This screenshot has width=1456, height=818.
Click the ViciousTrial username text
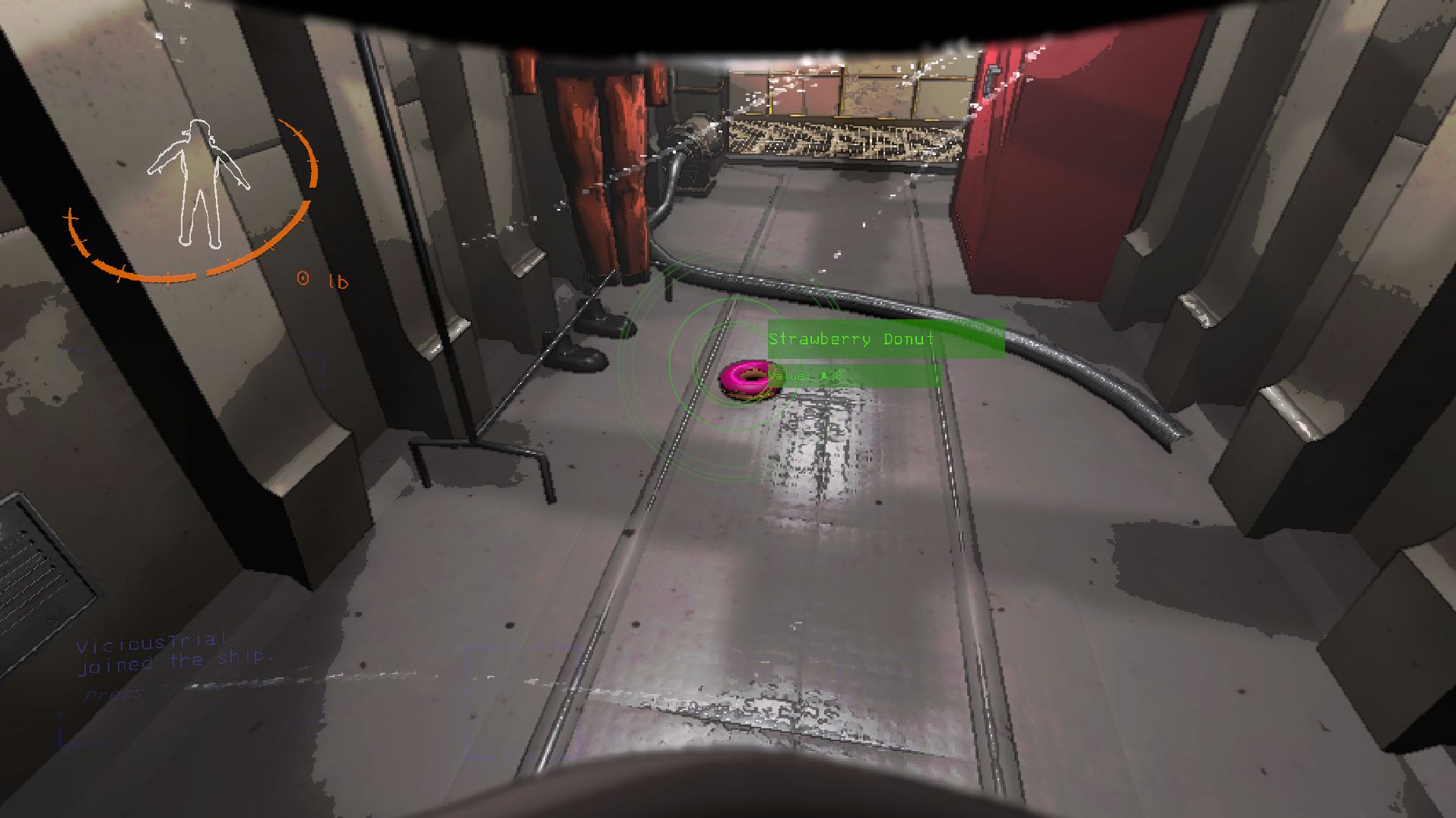pyautogui.click(x=152, y=642)
